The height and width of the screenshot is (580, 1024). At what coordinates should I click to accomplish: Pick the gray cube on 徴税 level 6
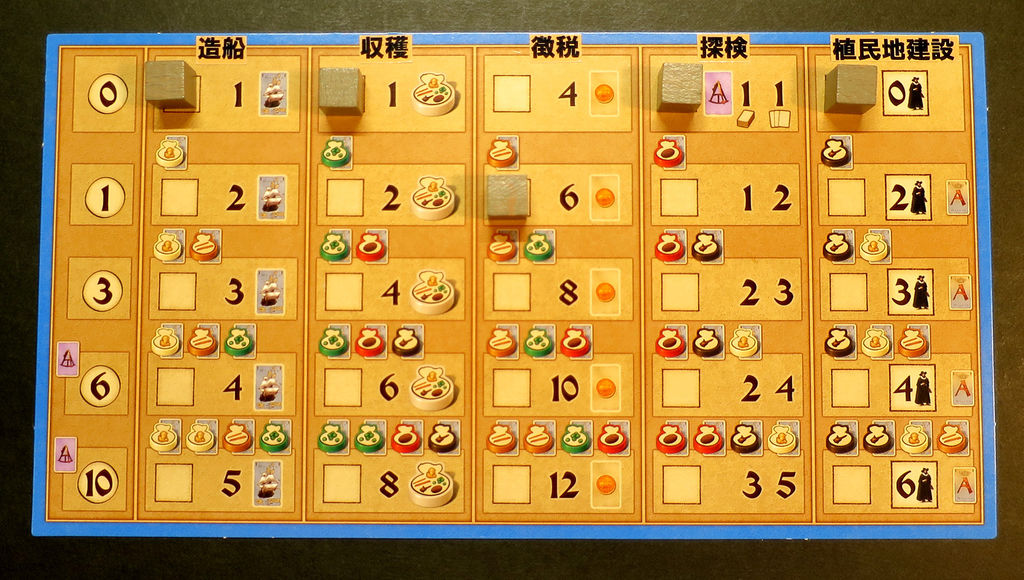506,195
